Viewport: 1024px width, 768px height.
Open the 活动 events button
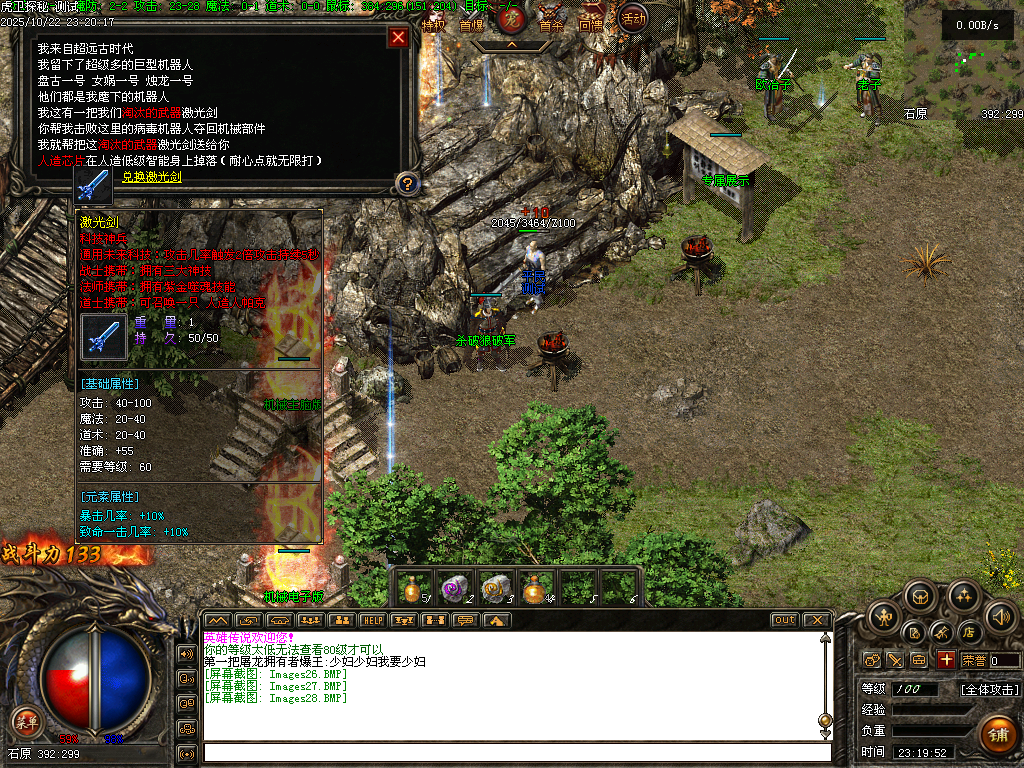(x=632, y=17)
